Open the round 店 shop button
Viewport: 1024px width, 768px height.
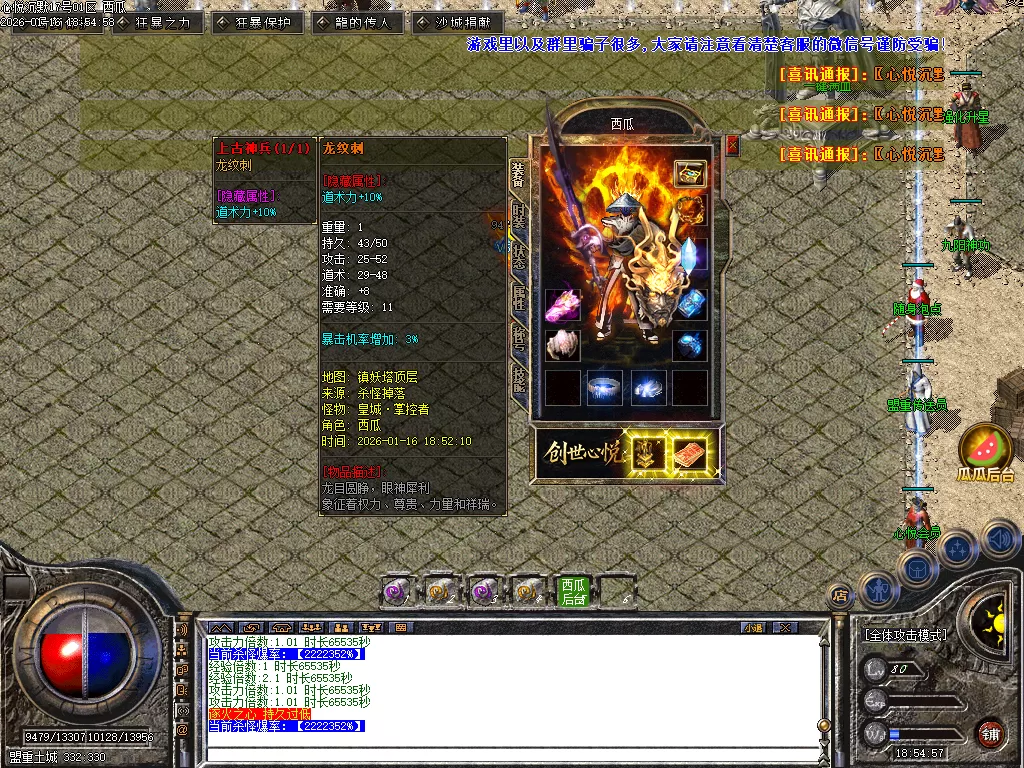(840, 596)
